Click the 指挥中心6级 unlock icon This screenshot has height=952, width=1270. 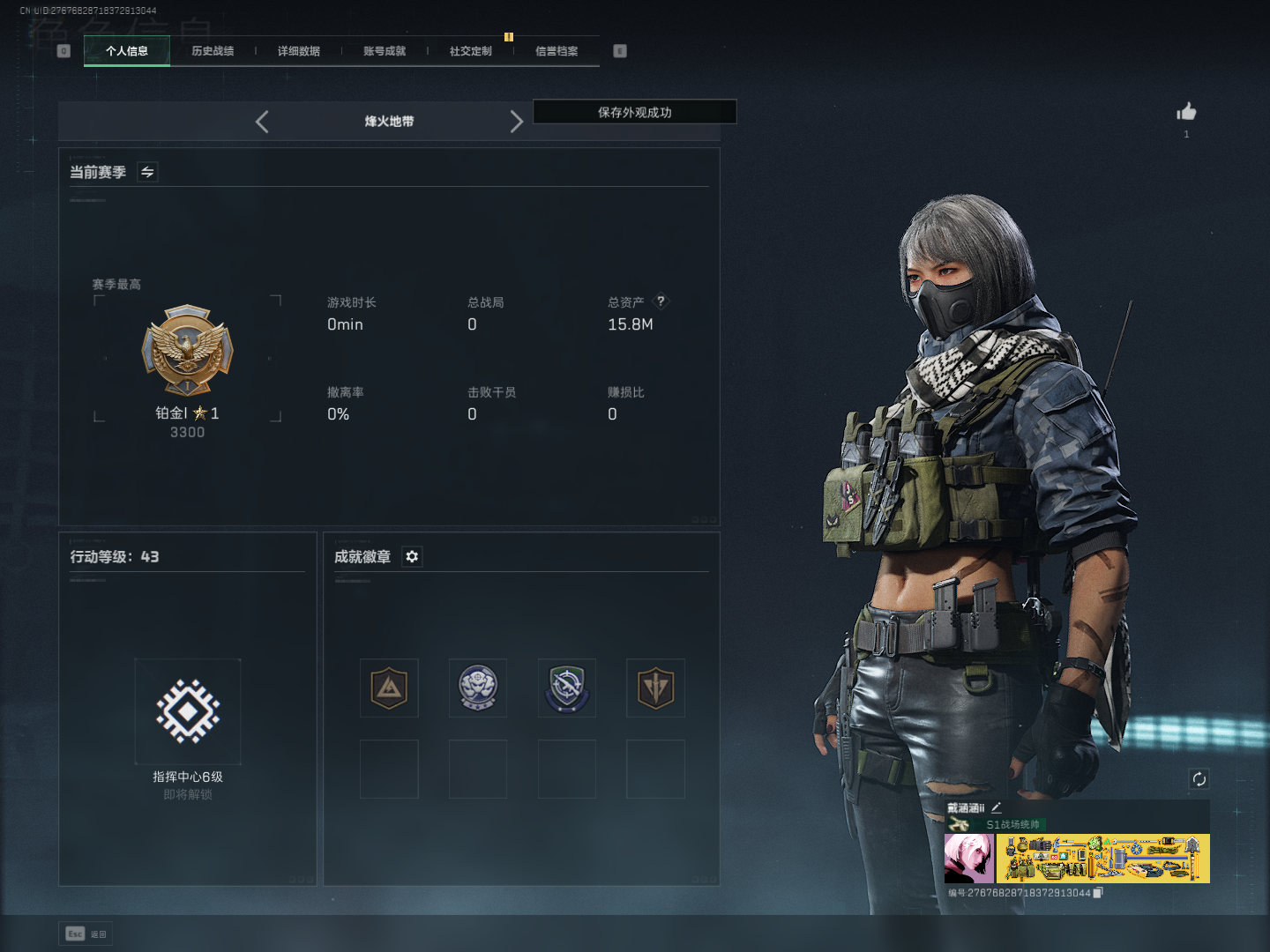tap(188, 711)
